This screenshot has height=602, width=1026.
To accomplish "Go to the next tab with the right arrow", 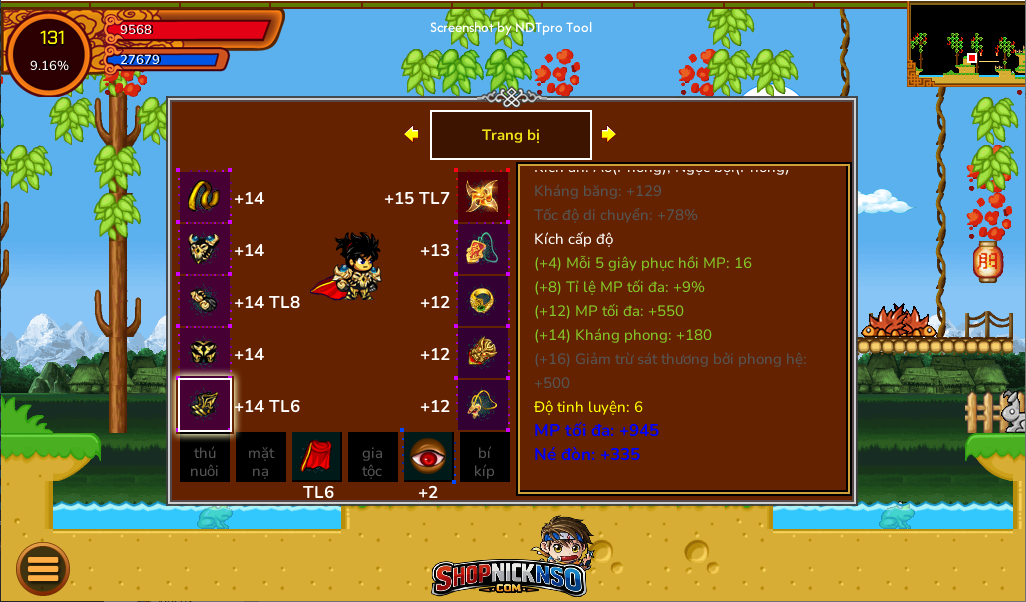I will click(x=608, y=134).
